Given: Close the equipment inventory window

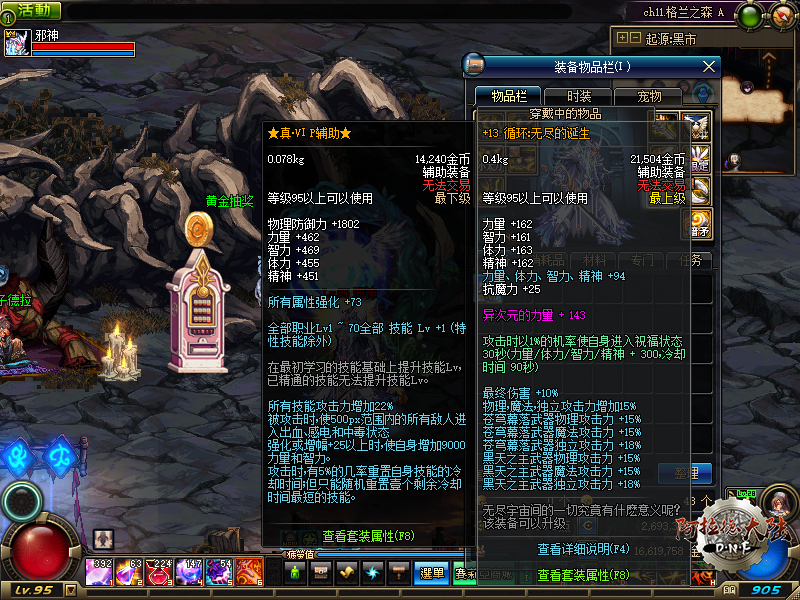Looking at the screenshot, I should click(710, 67).
